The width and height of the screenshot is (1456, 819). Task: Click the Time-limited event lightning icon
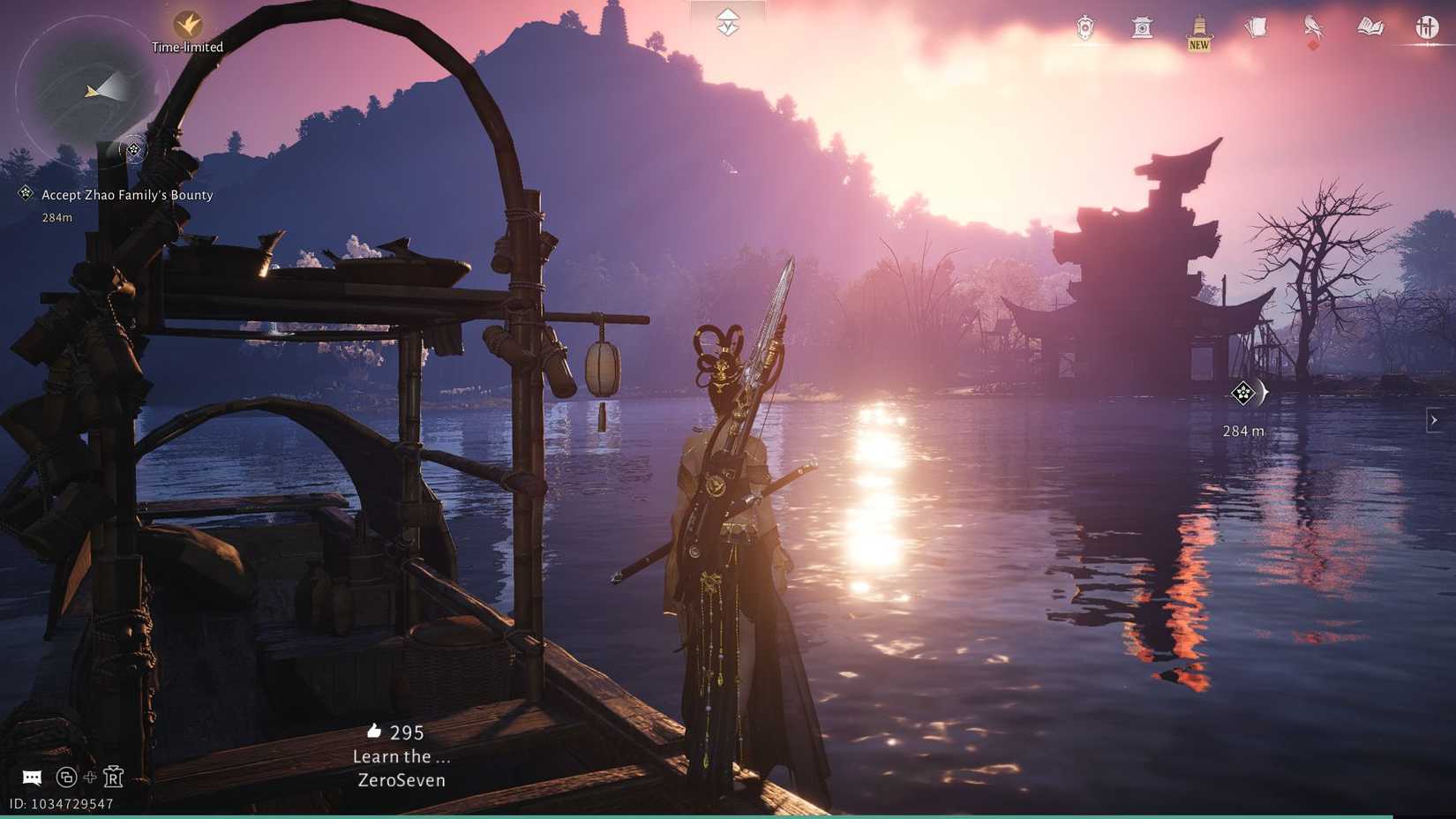[188, 22]
